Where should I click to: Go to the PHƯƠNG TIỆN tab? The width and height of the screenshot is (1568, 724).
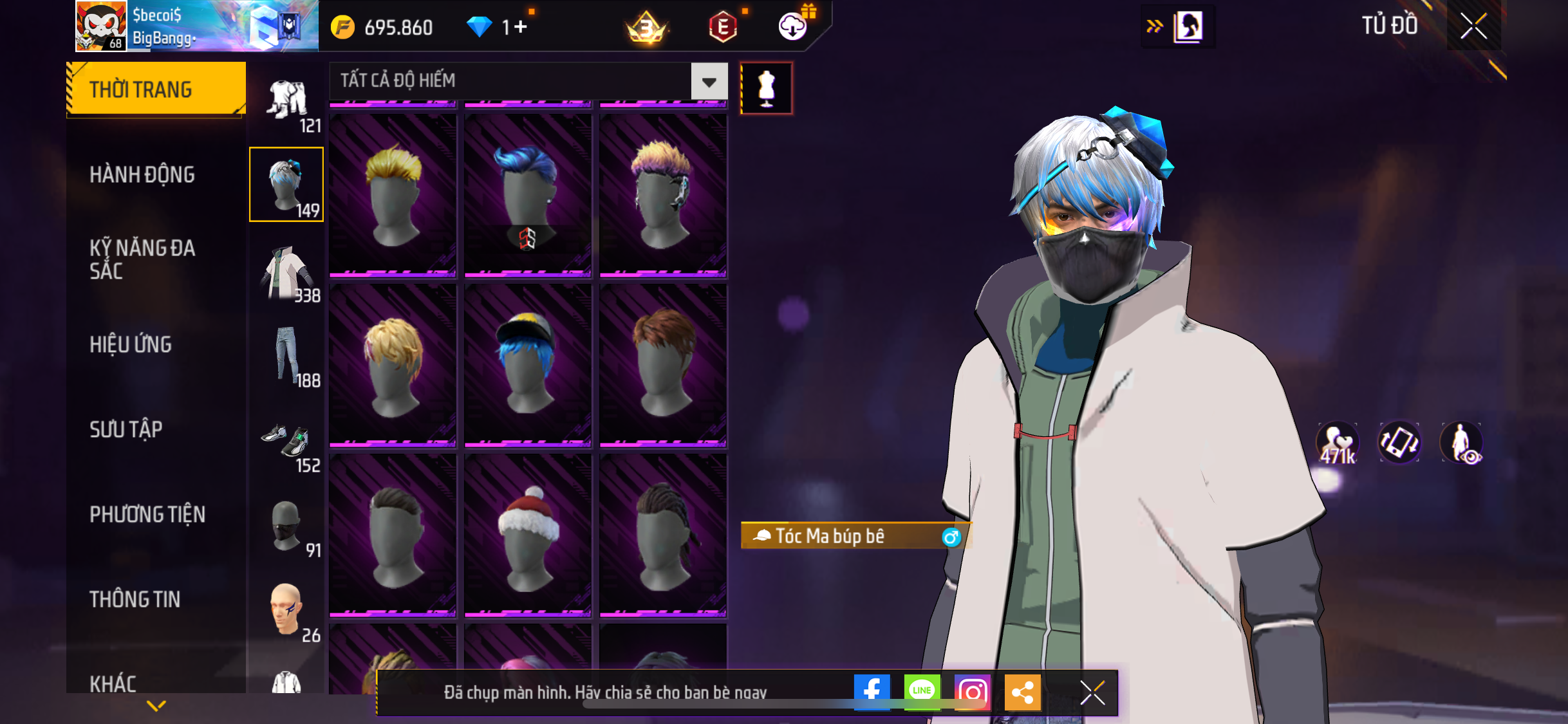click(x=147, y=514)
